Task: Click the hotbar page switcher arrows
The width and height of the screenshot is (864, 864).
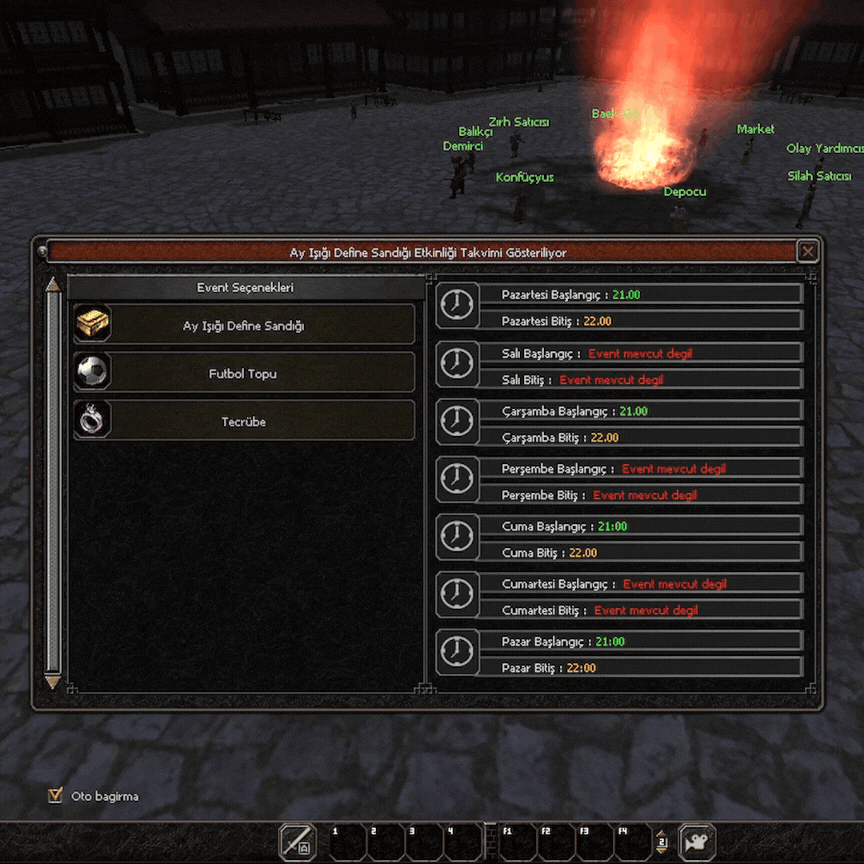Action: (661, 842)
